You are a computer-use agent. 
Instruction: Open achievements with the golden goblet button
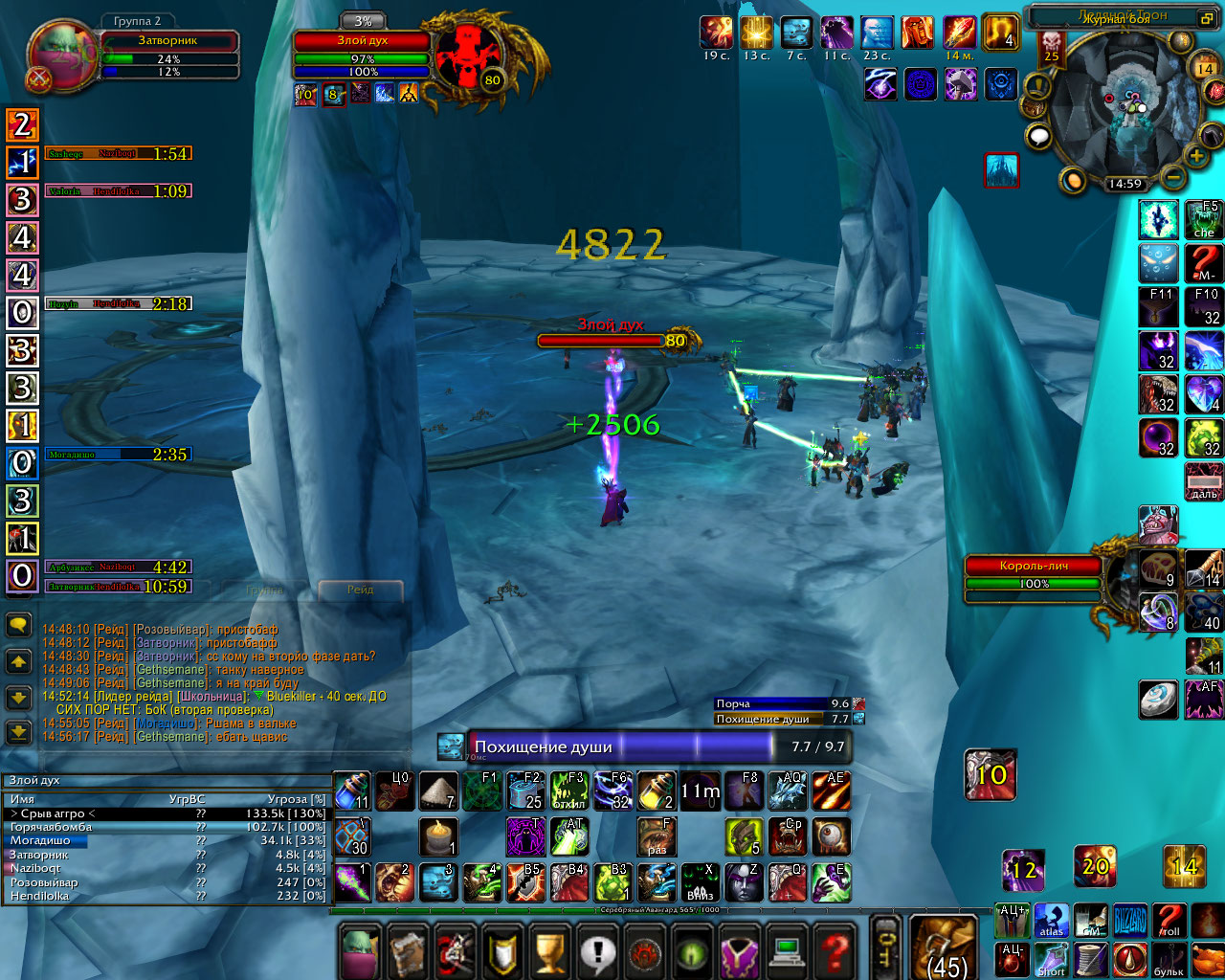[550, 952]
